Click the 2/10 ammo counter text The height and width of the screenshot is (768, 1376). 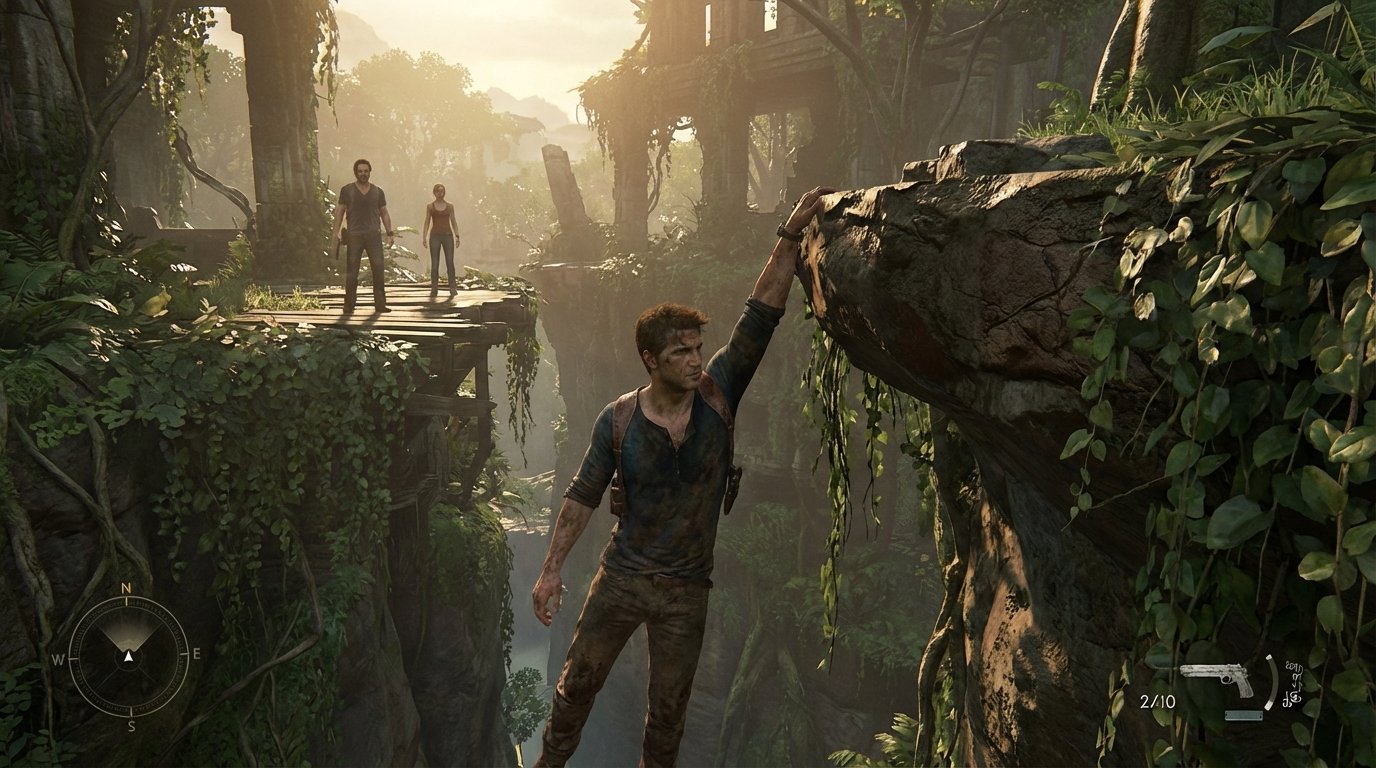(x=1158, y=700)
